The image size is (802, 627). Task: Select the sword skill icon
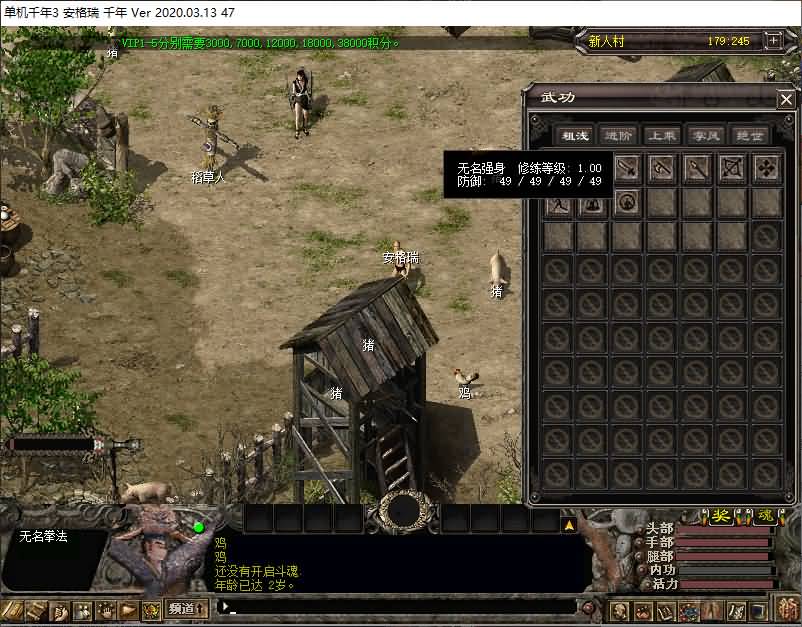click(x=627, y=168)
